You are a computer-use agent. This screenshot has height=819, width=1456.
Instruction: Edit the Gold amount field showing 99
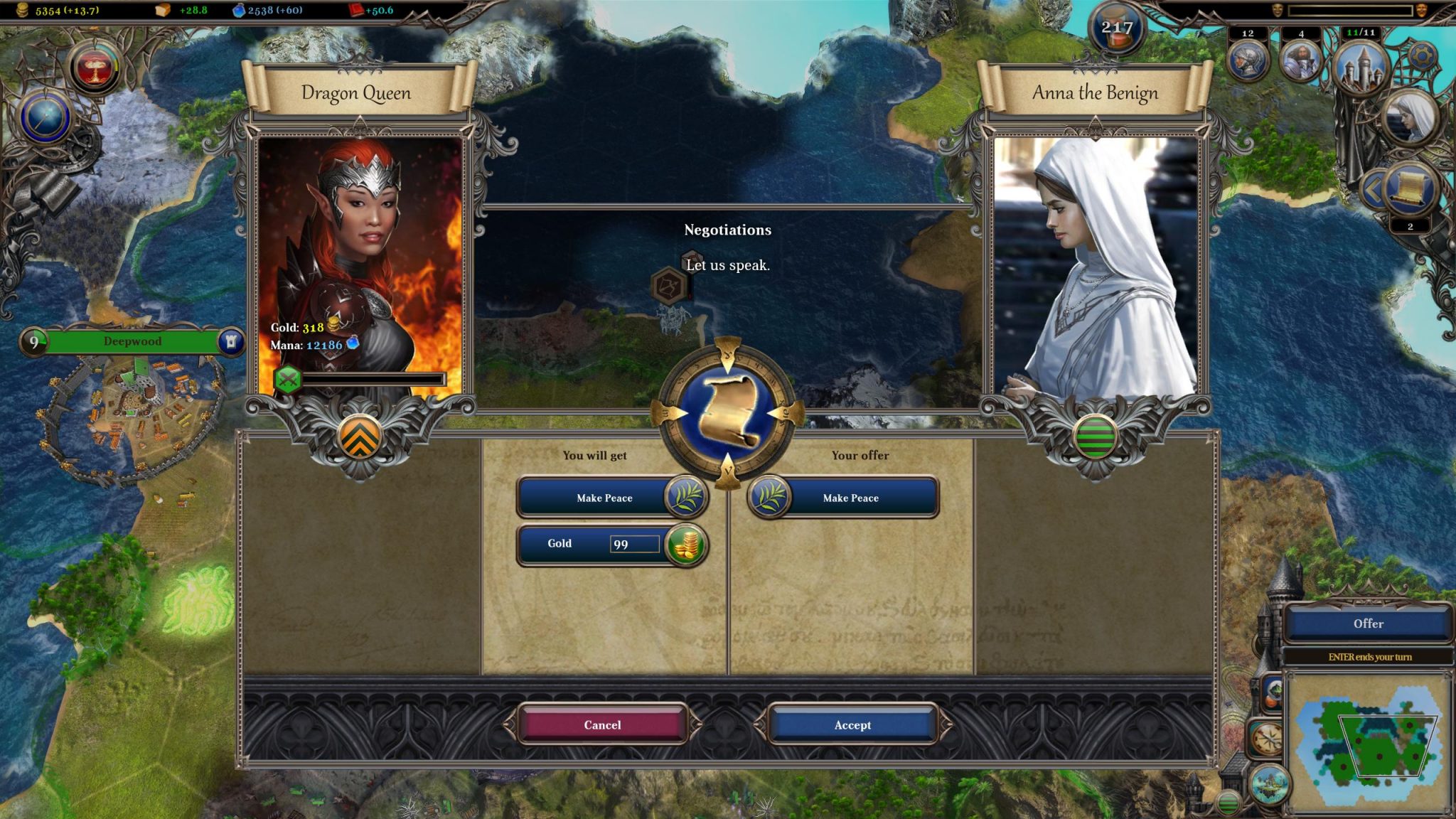(634, 544)
